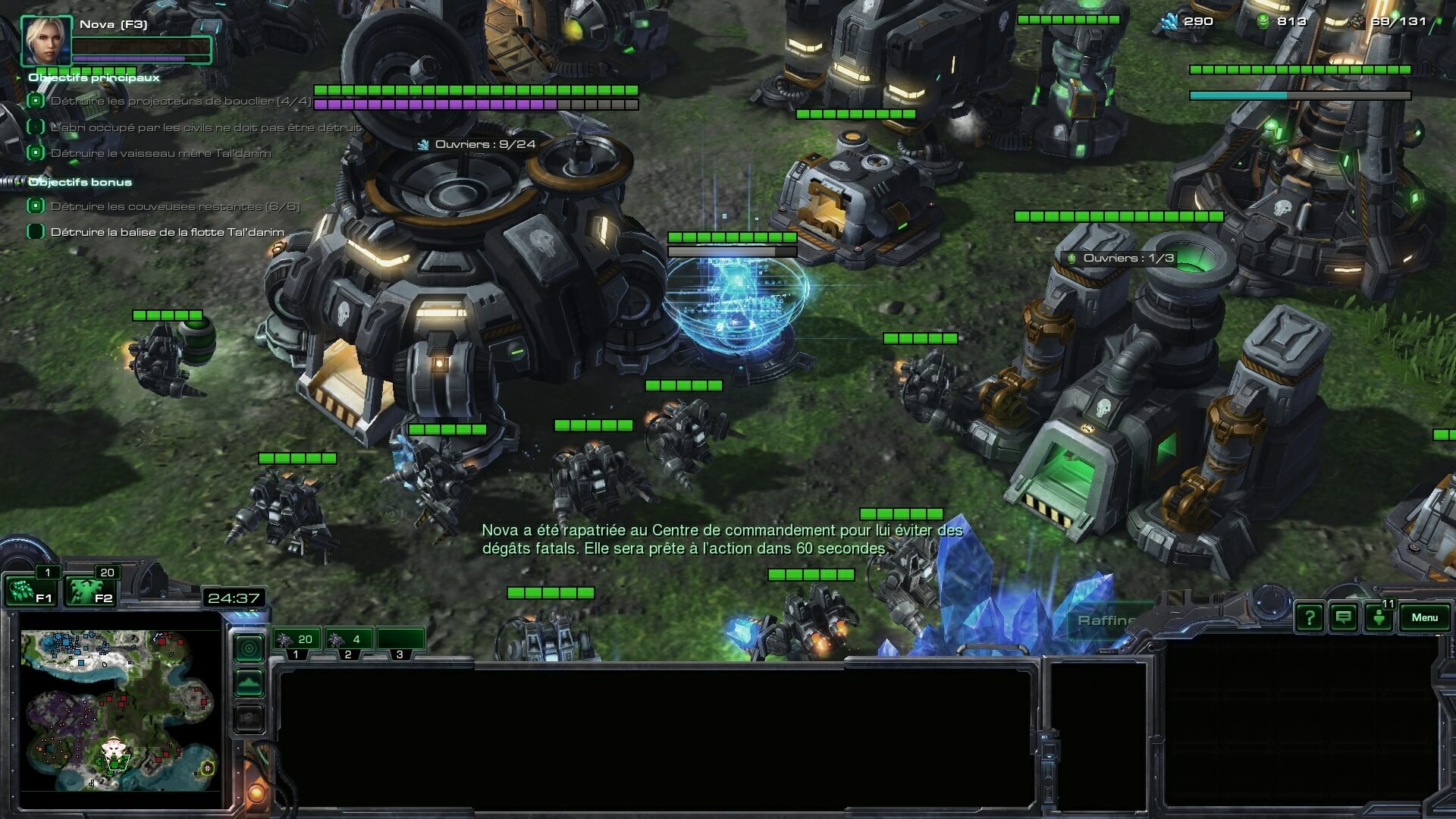The width and height of the screenshot is (1456, 819).
Task: Select Nova's hero portrait
Action: [46, 41]
